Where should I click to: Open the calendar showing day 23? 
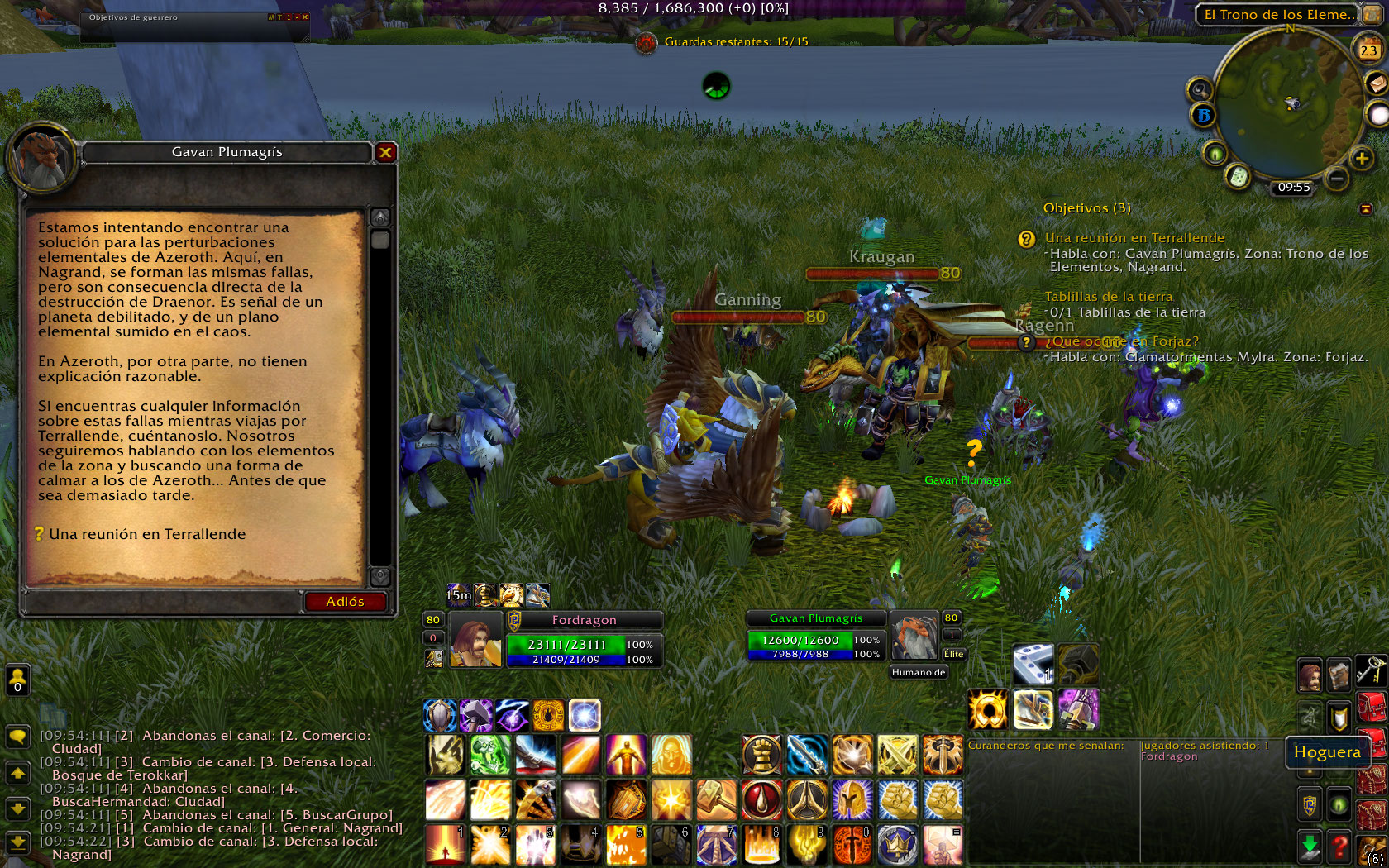click(1368, 50)
